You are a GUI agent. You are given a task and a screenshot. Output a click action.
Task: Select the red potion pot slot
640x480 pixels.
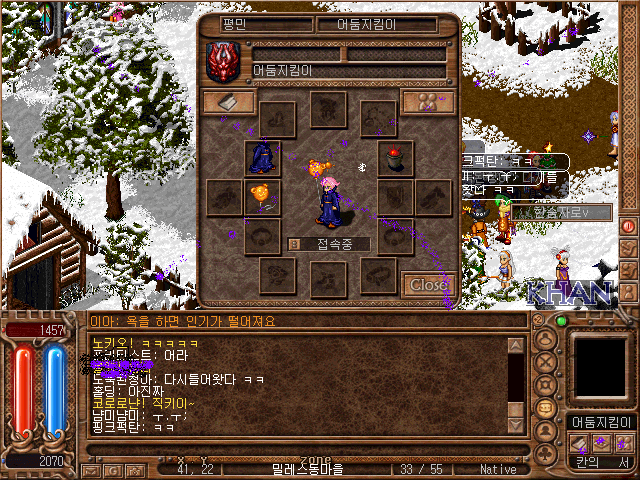395,158
